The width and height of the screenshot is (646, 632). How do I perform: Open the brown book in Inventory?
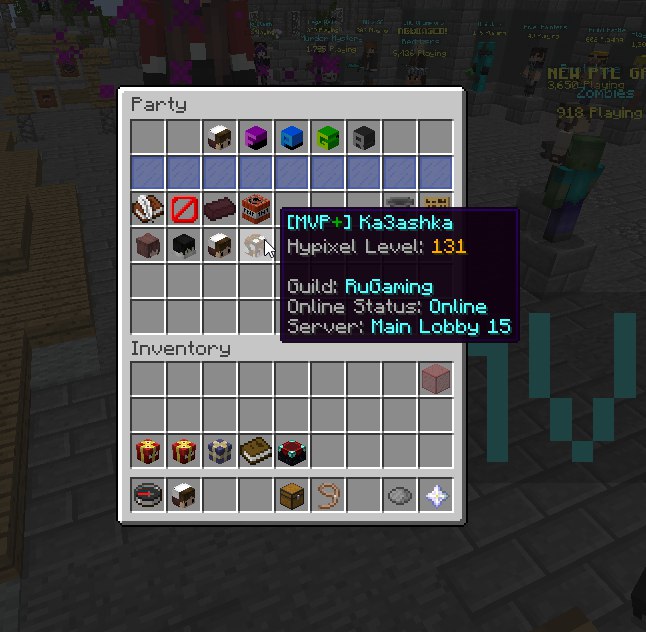point(256,452)
